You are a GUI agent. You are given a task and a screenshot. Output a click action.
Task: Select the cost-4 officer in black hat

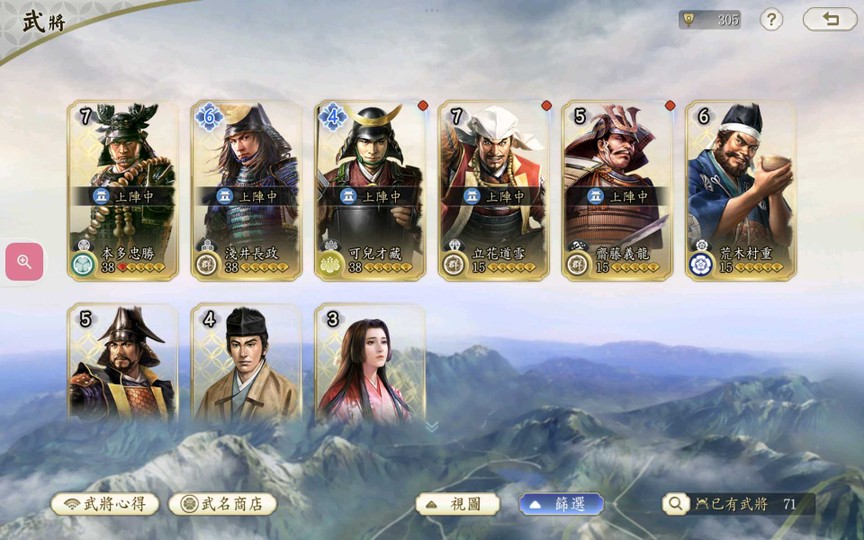247,362
